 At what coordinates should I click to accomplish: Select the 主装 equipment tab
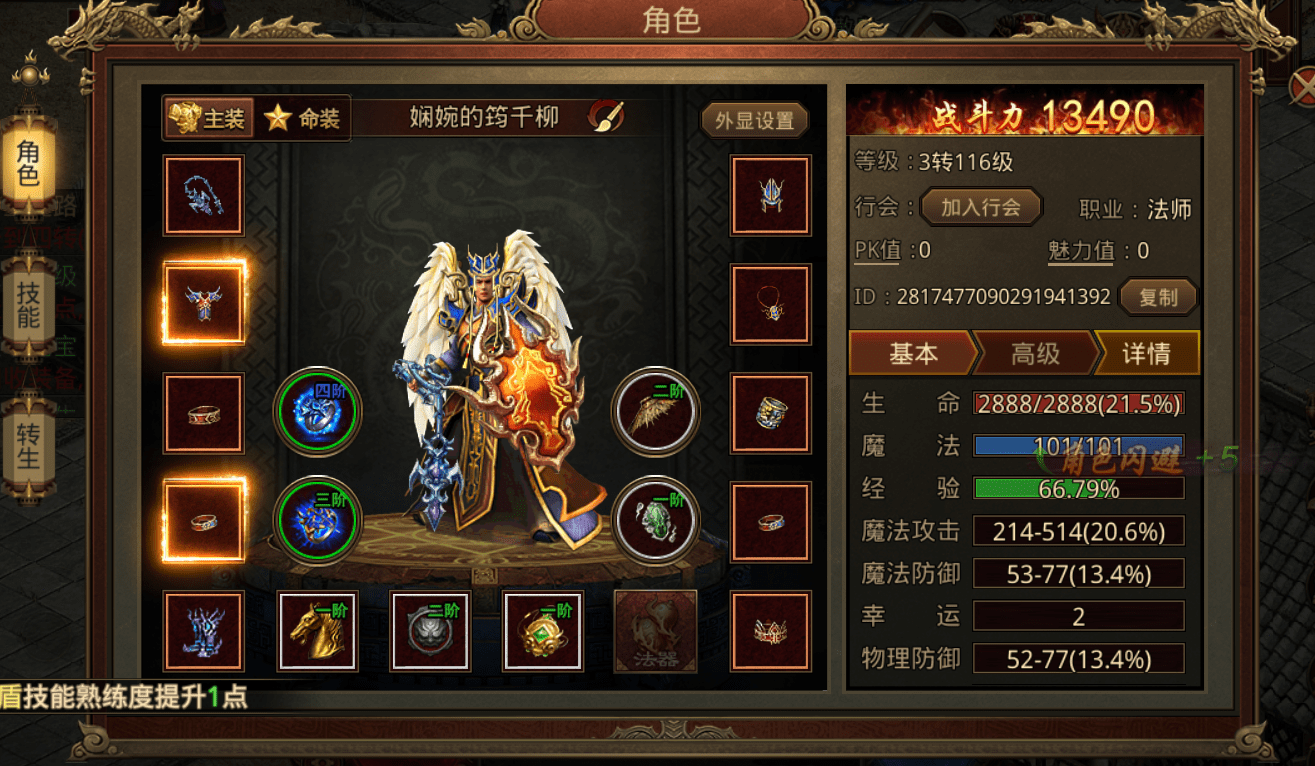[x=208, y=119]
